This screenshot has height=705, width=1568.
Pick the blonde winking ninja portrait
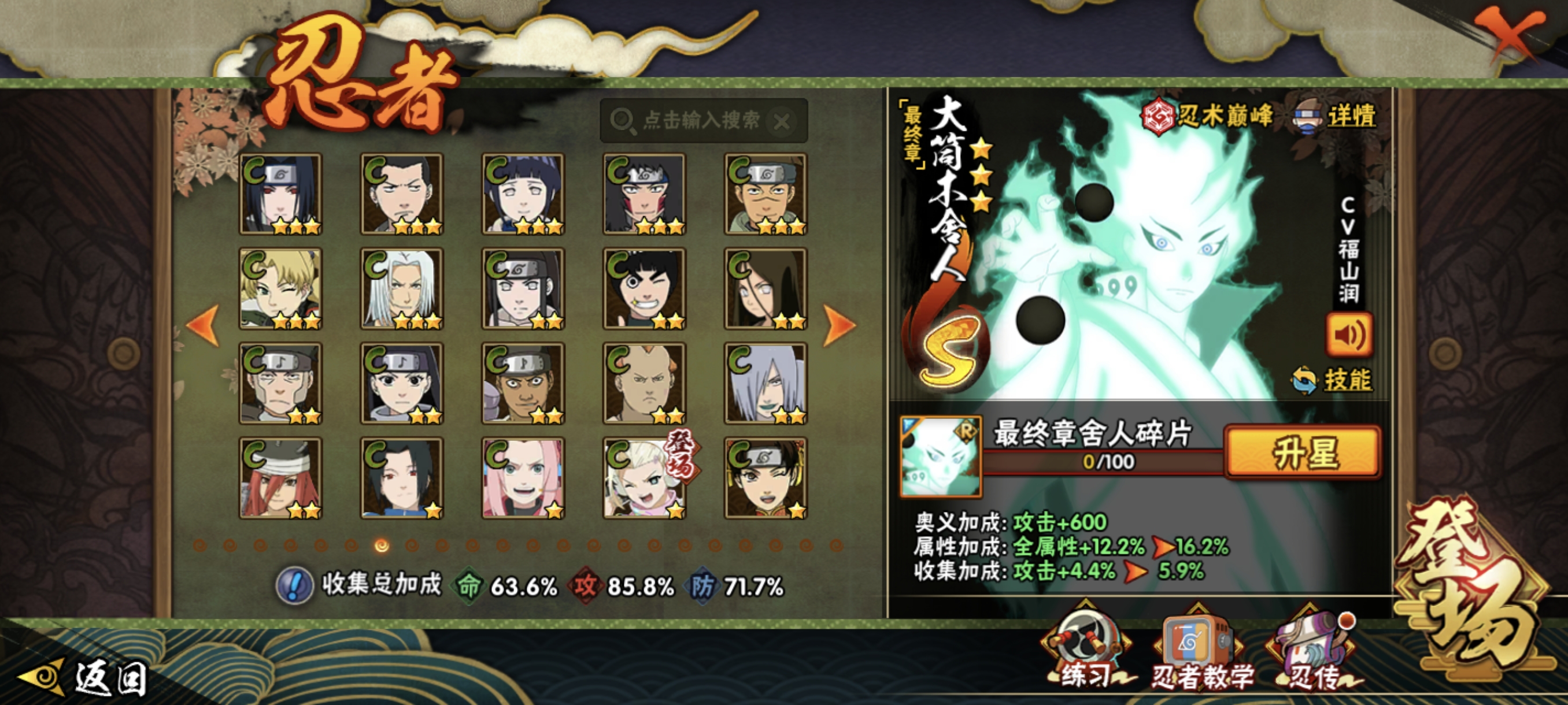tap(280, 288)
